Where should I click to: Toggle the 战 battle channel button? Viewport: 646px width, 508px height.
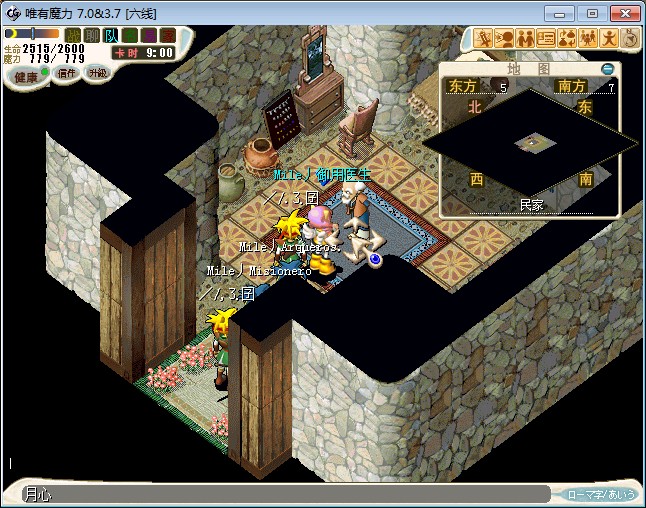tap(72, 35)
